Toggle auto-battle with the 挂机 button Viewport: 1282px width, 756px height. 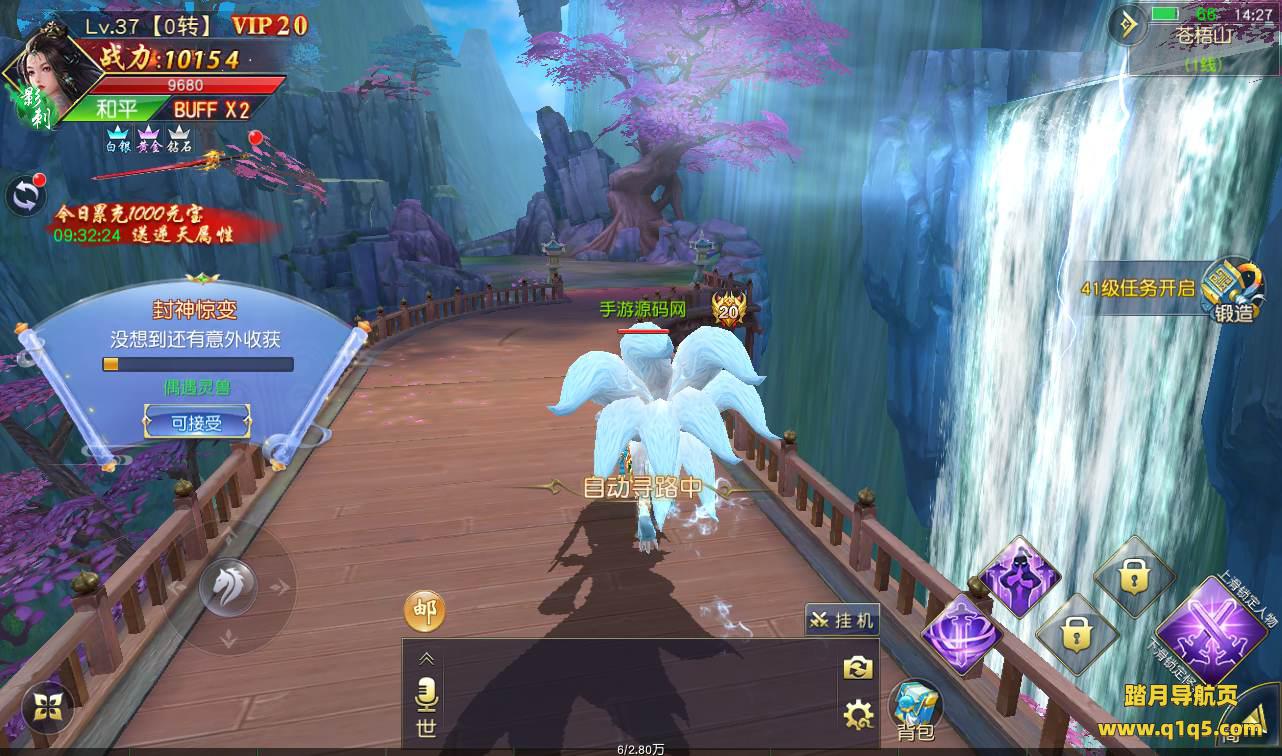tap(843, 620)
